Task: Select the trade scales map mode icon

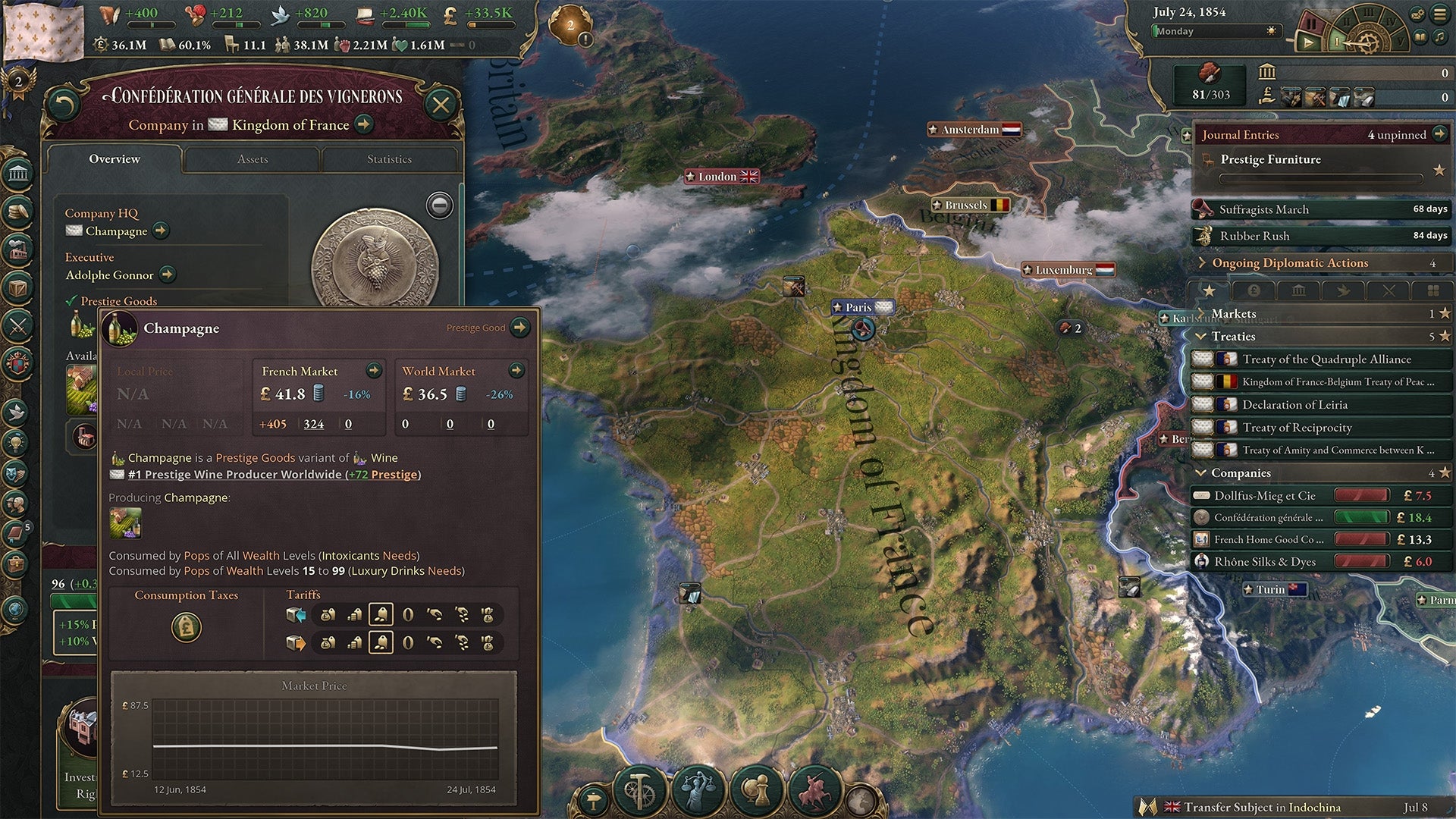Action: (x=698, y=789)
